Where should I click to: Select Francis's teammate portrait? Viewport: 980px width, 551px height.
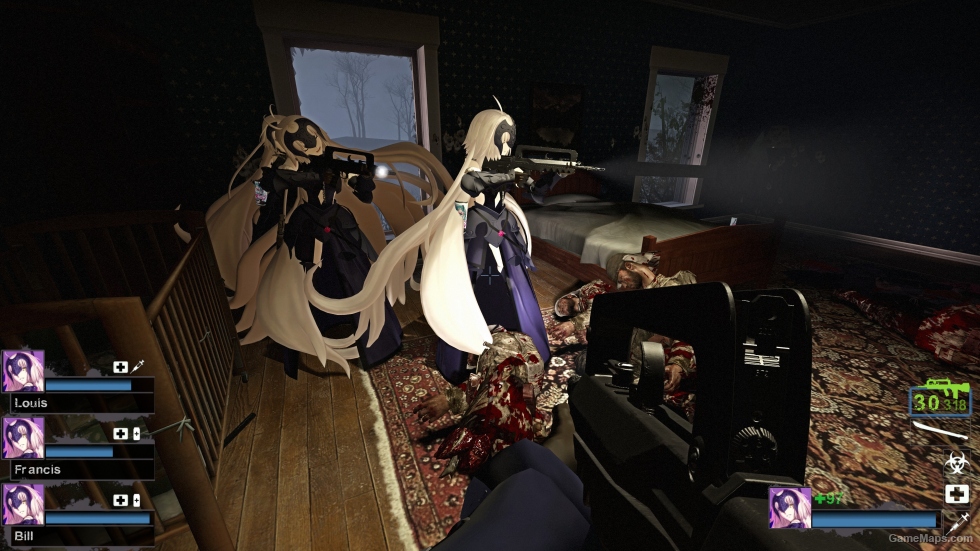pyautogui.click(x=23, y=438)
